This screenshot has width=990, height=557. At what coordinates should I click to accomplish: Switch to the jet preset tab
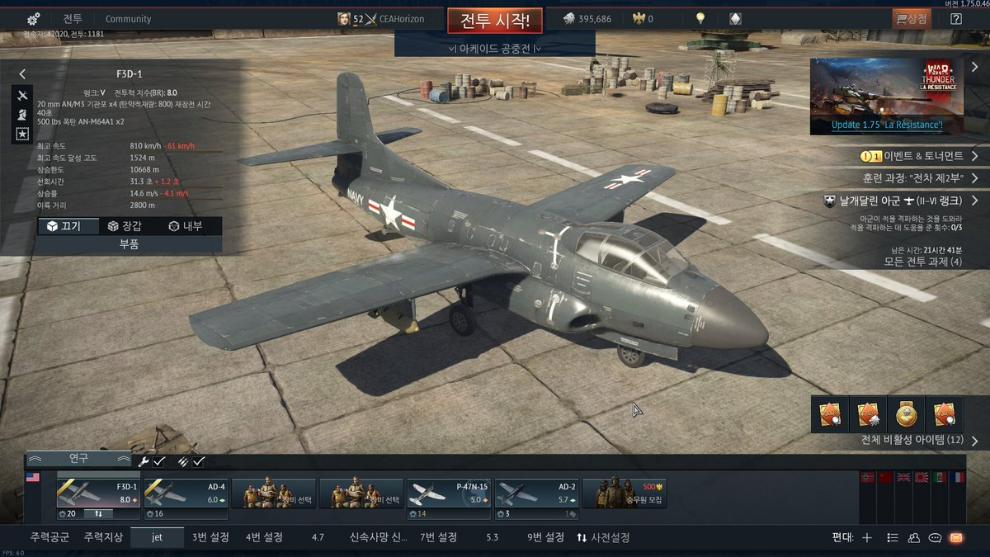157,538
